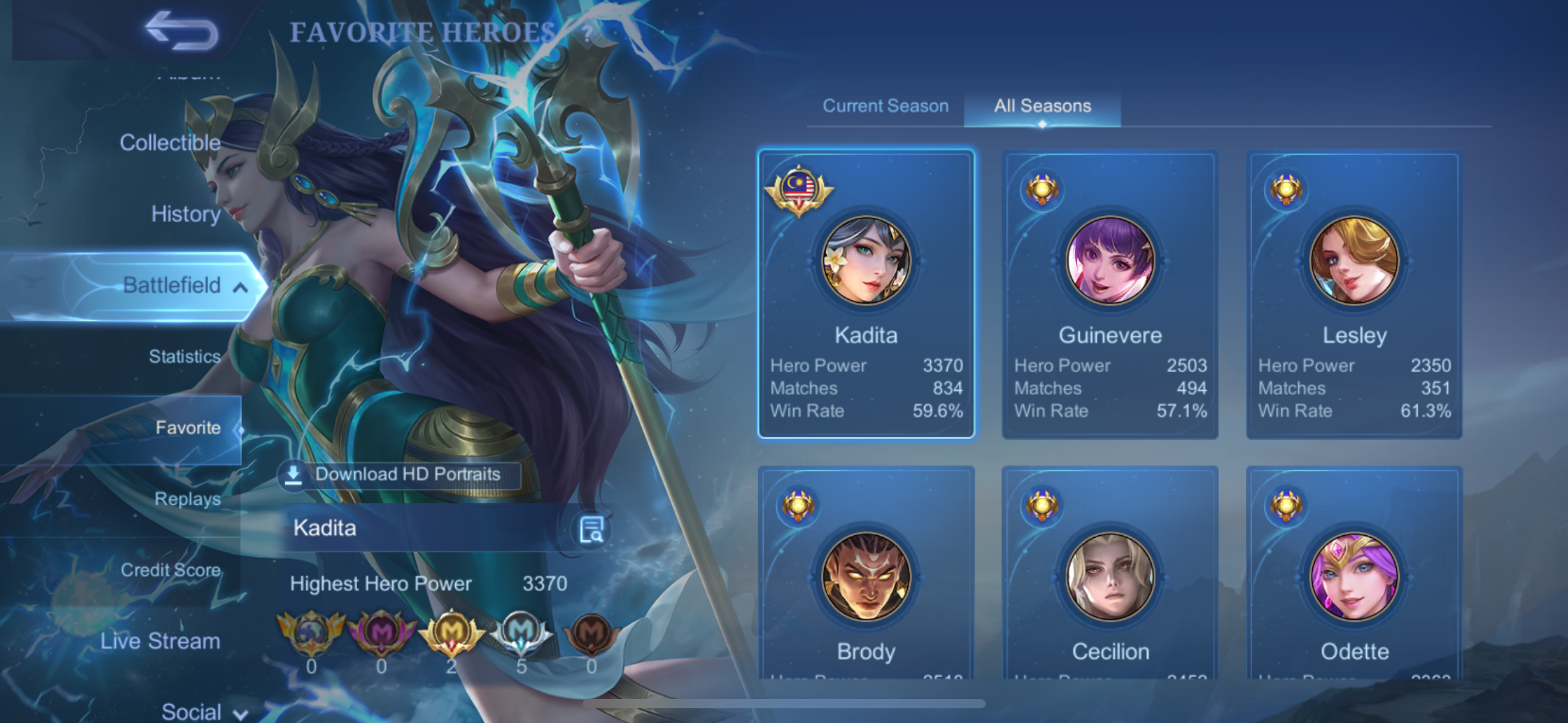Open the Favorite Heroes help question mark
The height and width of the screenshot is (723, 1568).
587,33
